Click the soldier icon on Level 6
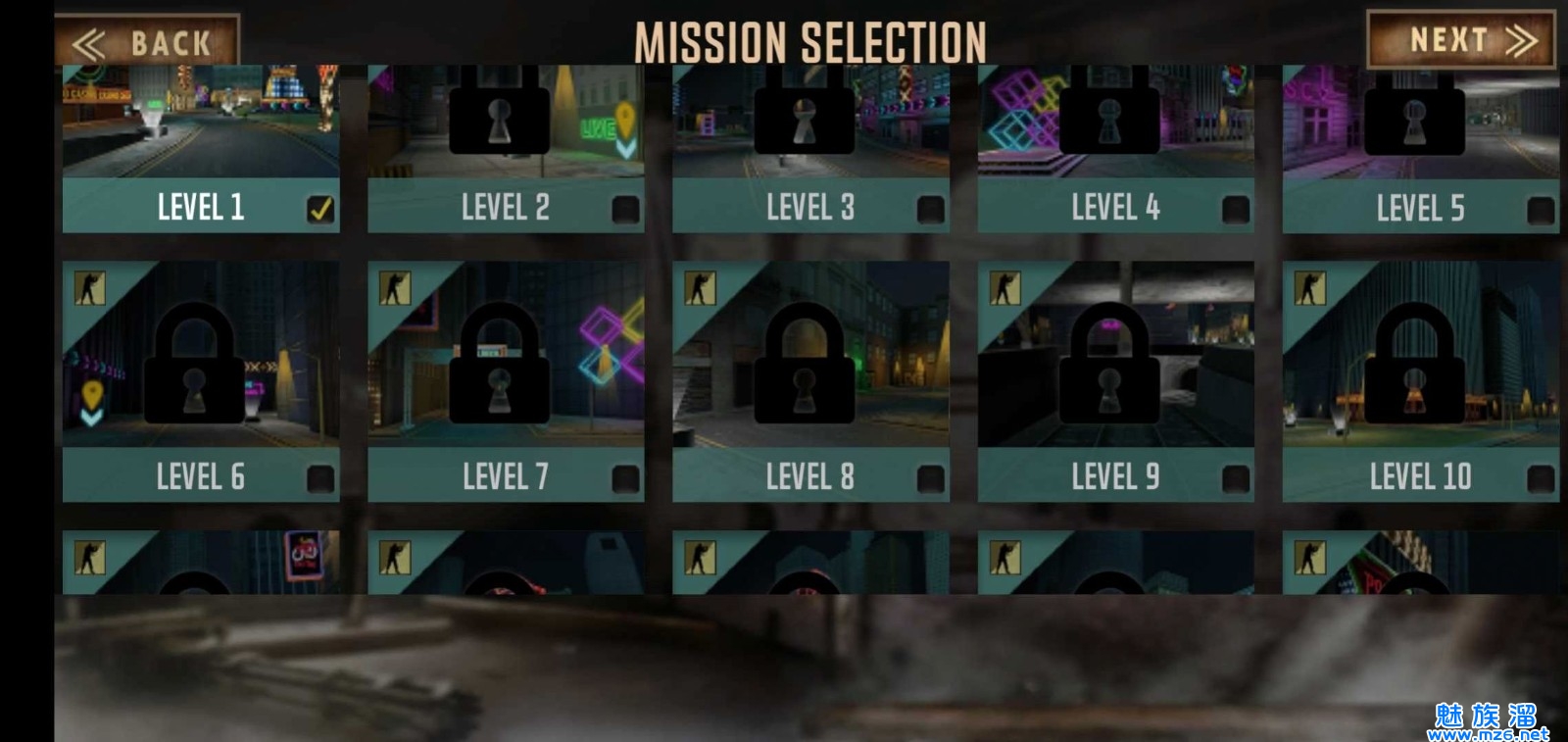 click(90, 288)
